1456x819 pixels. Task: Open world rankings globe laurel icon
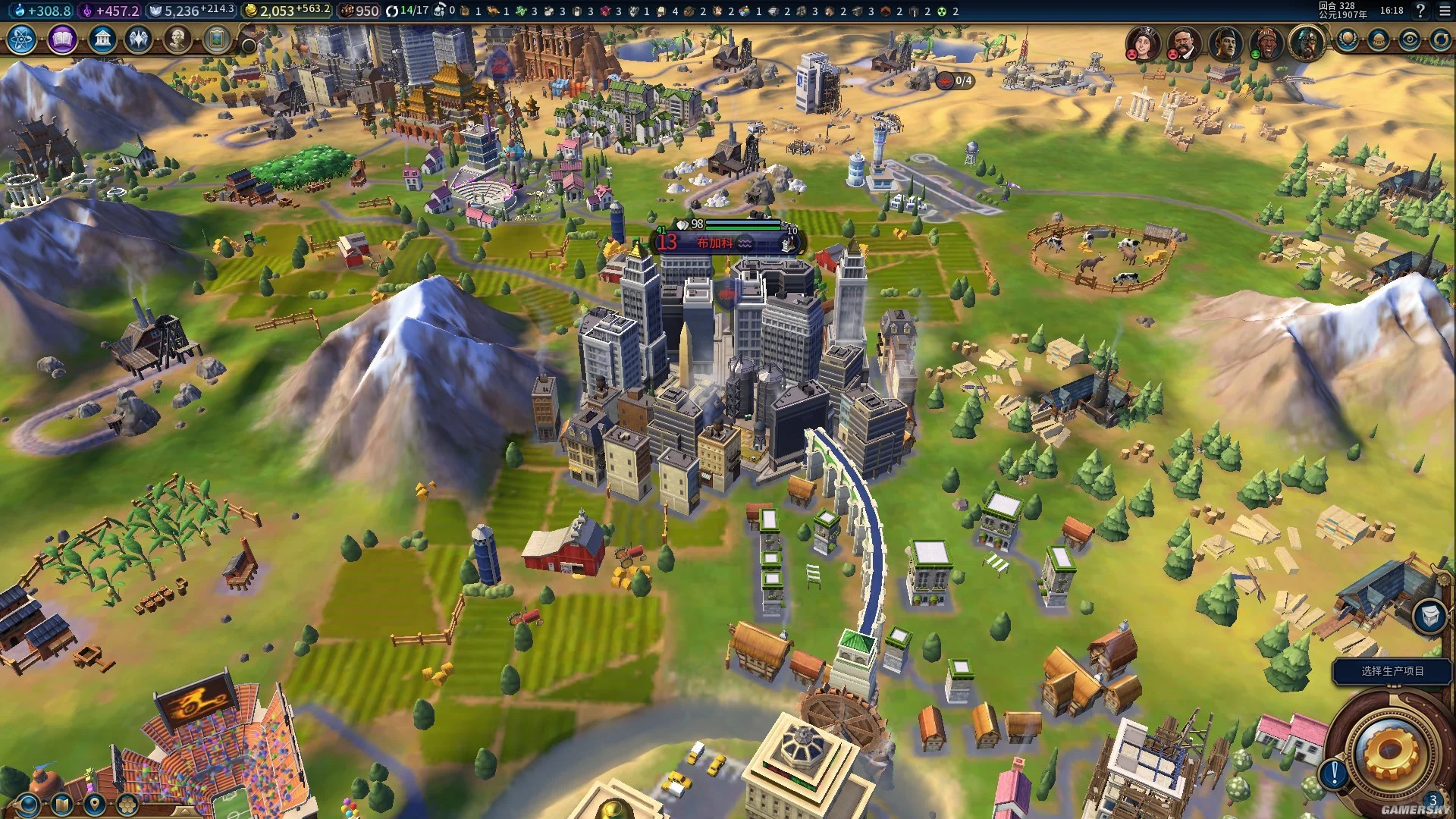tap(1348, 39)
